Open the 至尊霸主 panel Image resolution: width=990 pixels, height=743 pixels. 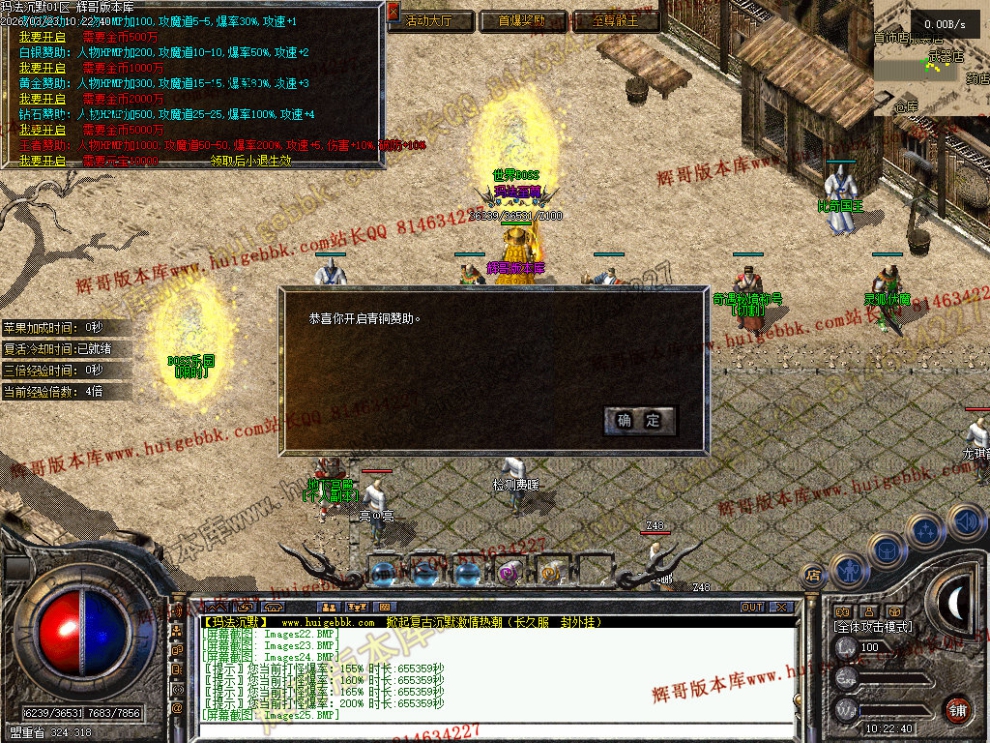pos(616,20)
